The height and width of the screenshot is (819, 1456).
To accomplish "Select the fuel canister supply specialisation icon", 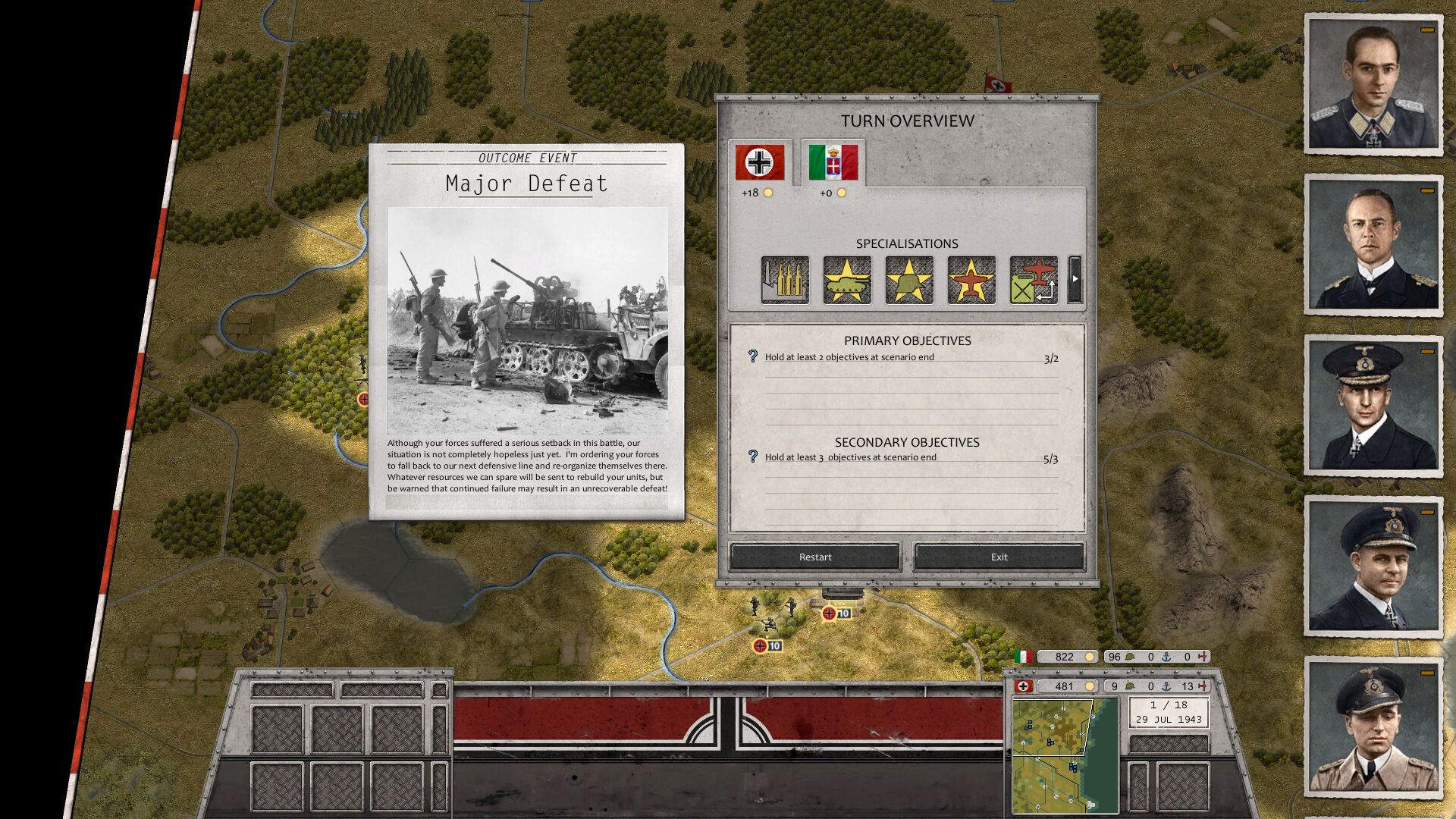I will (x=1032, y=279).
